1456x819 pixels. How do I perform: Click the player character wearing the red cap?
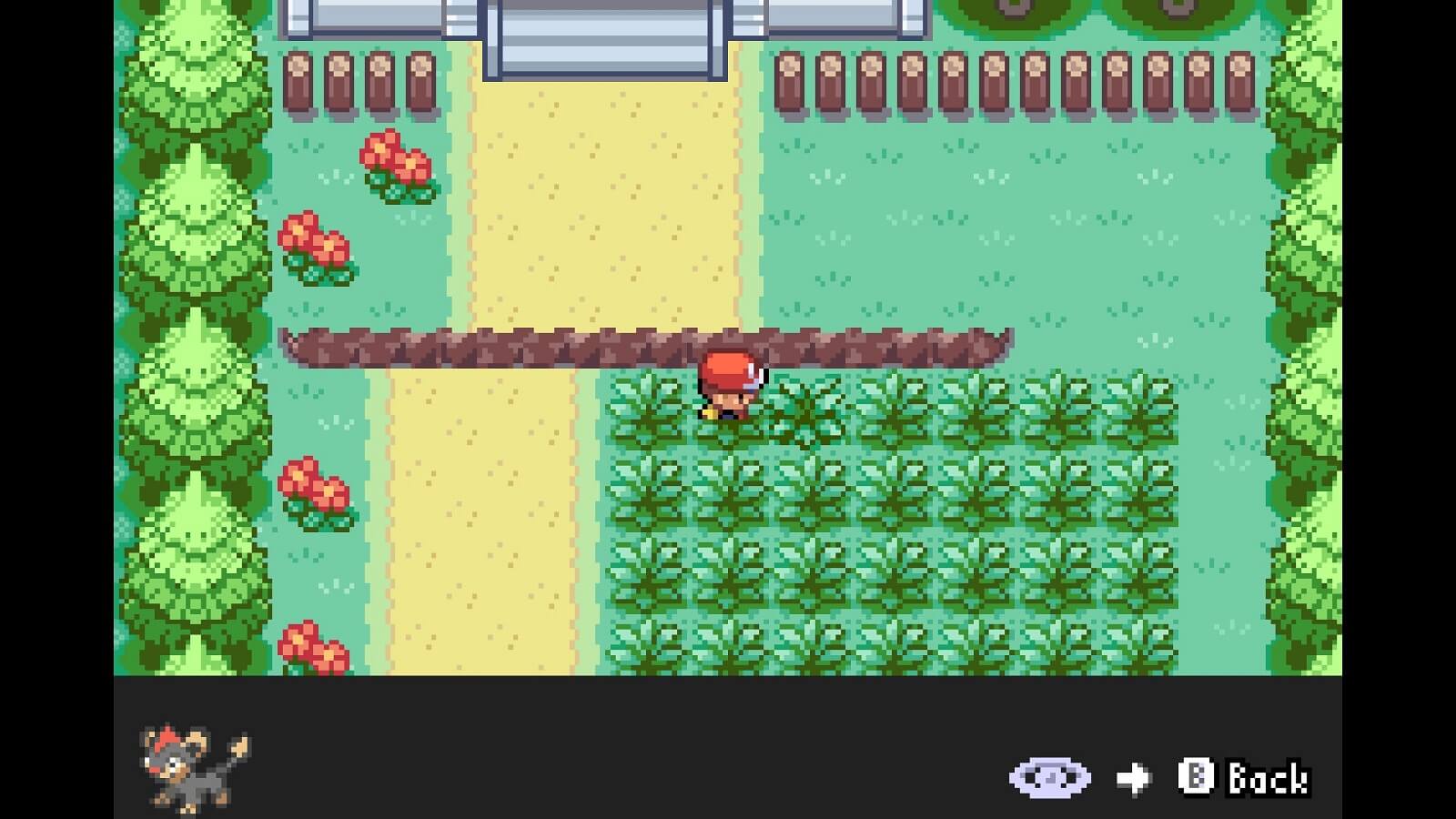click(x=728, y=387)
